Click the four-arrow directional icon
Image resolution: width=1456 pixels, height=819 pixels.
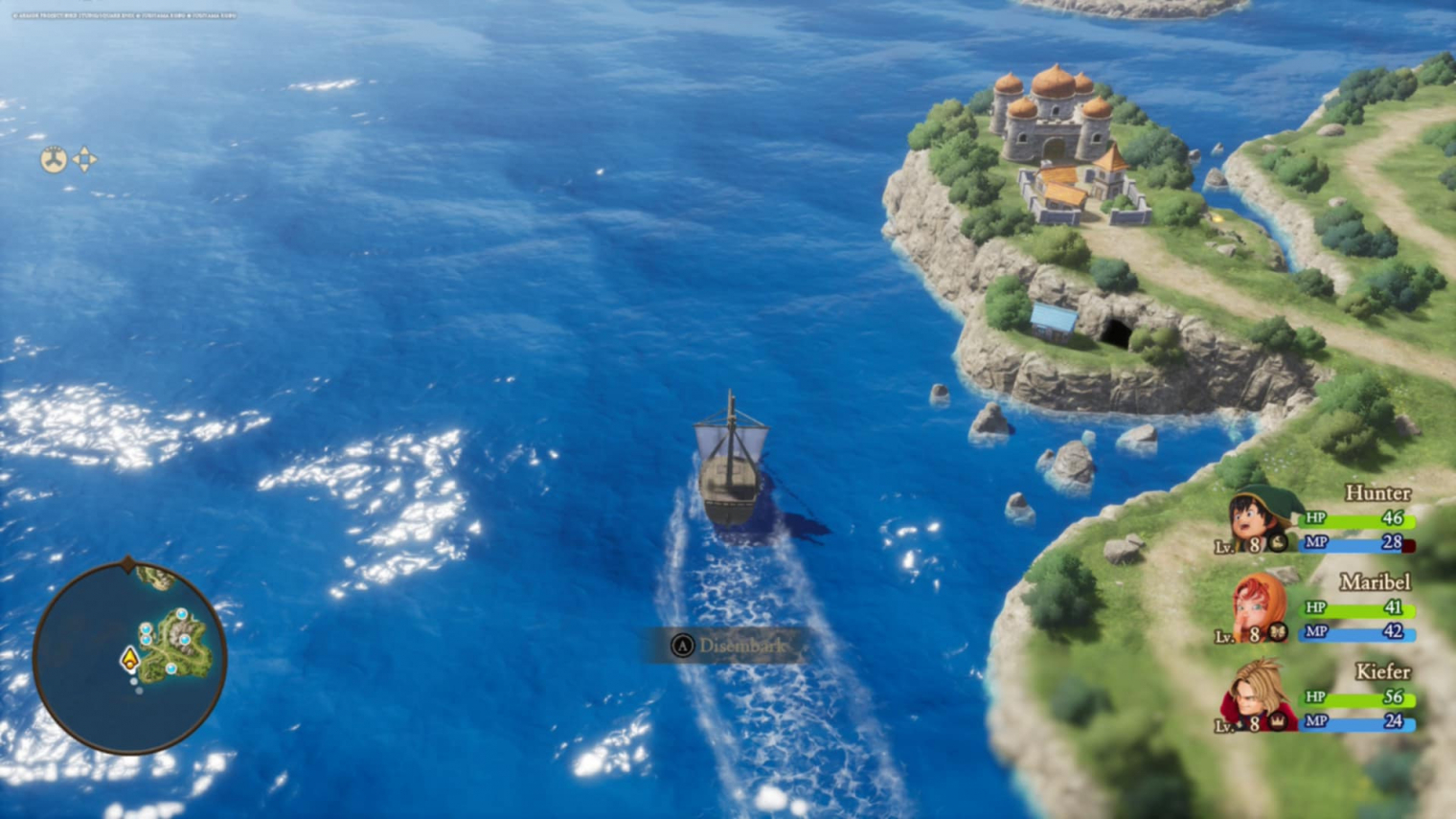tap(85, 159)
